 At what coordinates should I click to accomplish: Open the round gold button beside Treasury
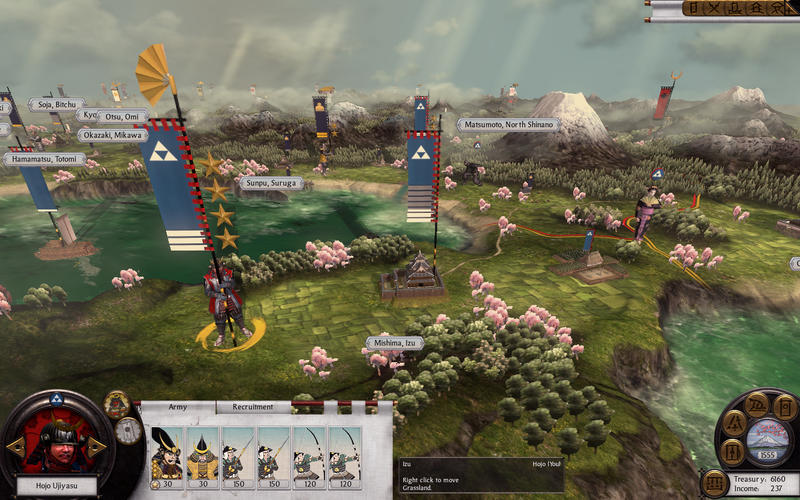point(715,484)
